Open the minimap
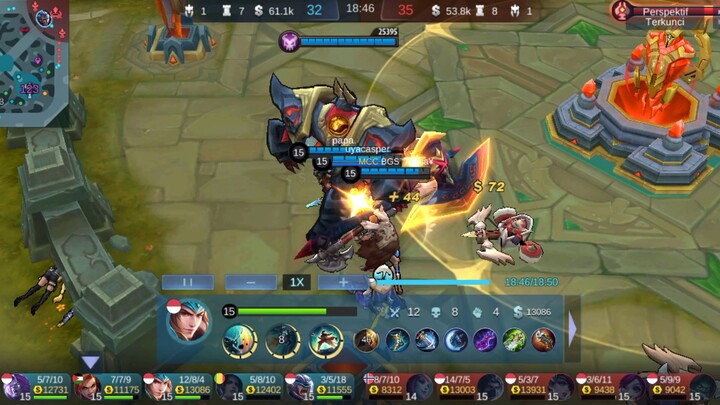 point(34,60)
